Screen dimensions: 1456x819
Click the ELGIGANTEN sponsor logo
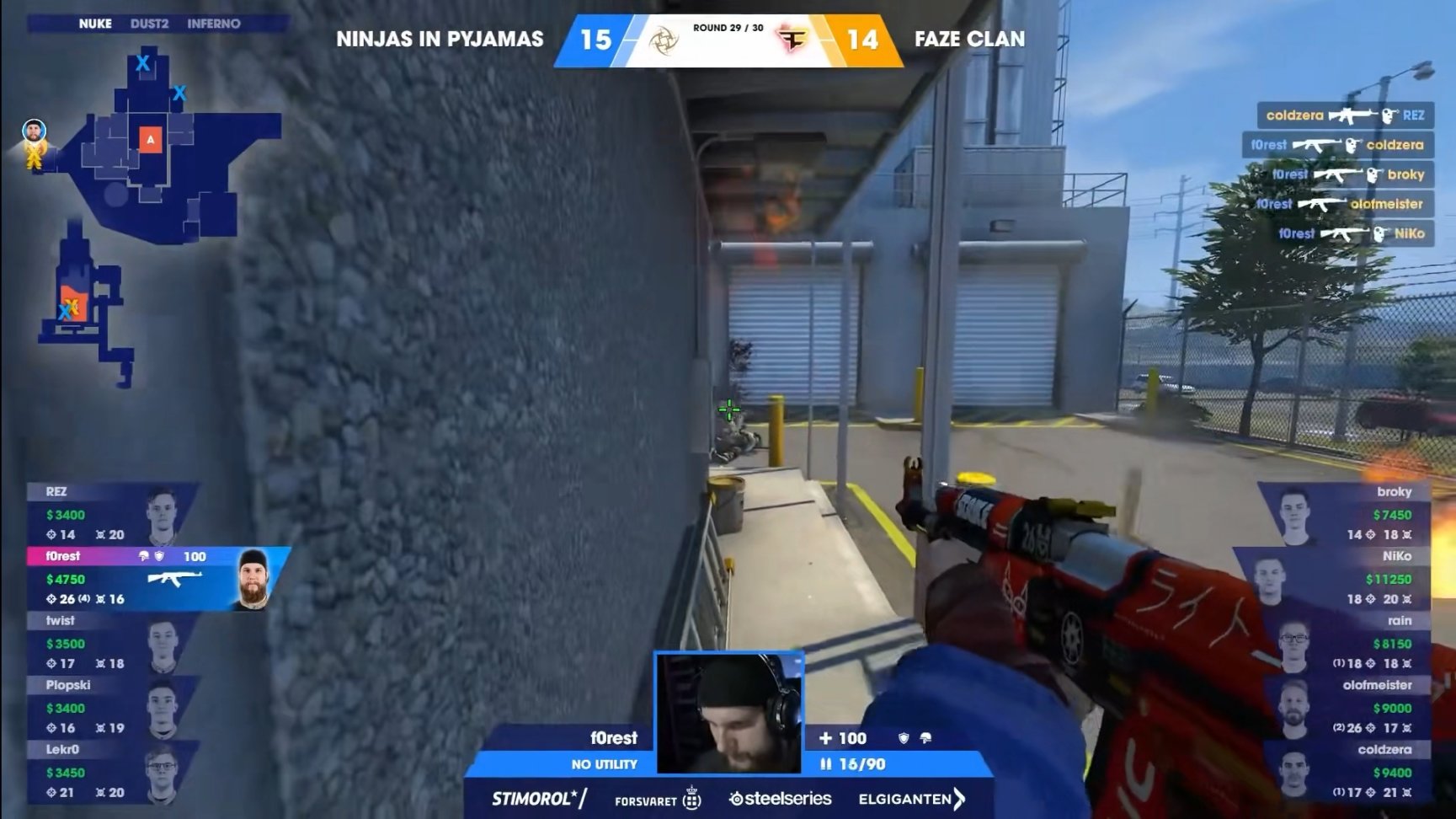pyautogui.click(x=911, y=799)
